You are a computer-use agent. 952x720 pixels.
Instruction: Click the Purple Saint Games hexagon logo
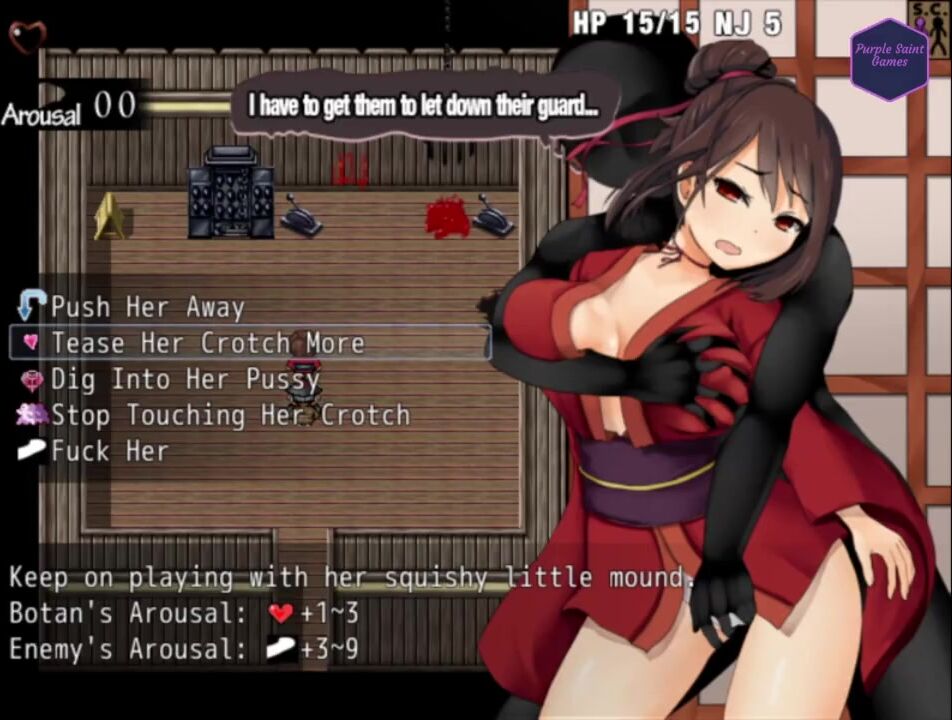[x=889, y=59]
